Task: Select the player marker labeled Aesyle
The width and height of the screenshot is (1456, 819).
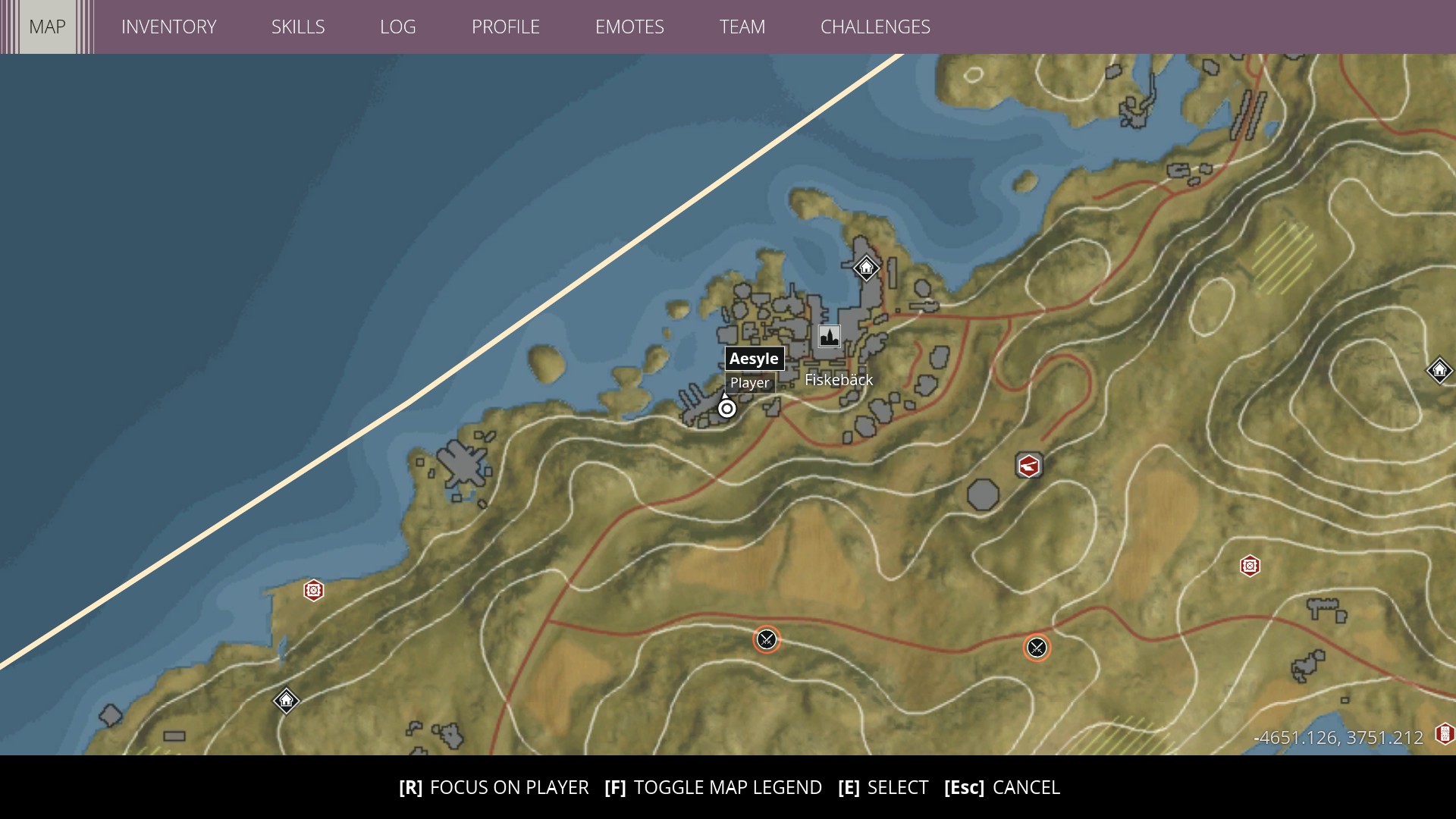Action: [727, 407]
